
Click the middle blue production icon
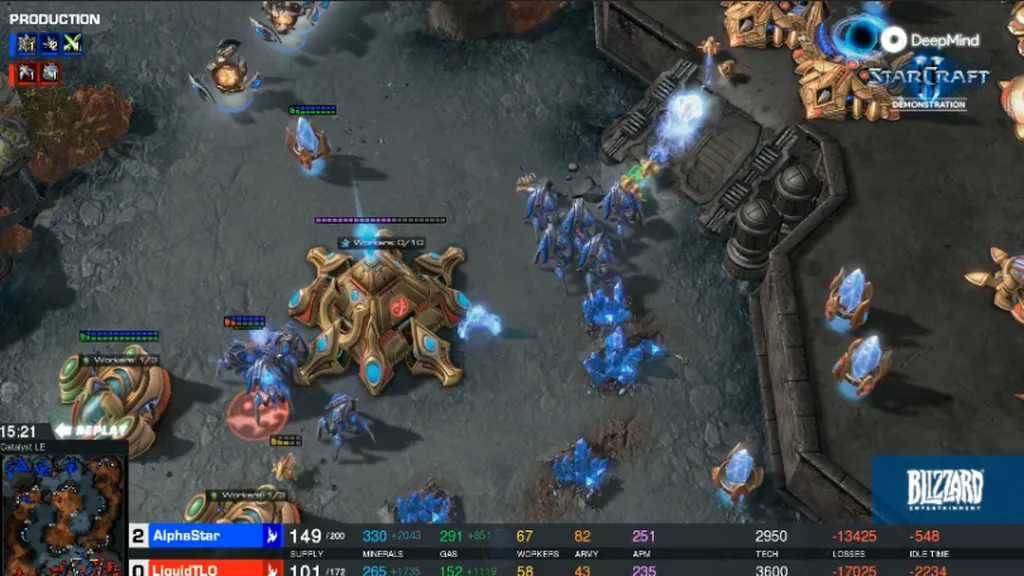[48, 44]
